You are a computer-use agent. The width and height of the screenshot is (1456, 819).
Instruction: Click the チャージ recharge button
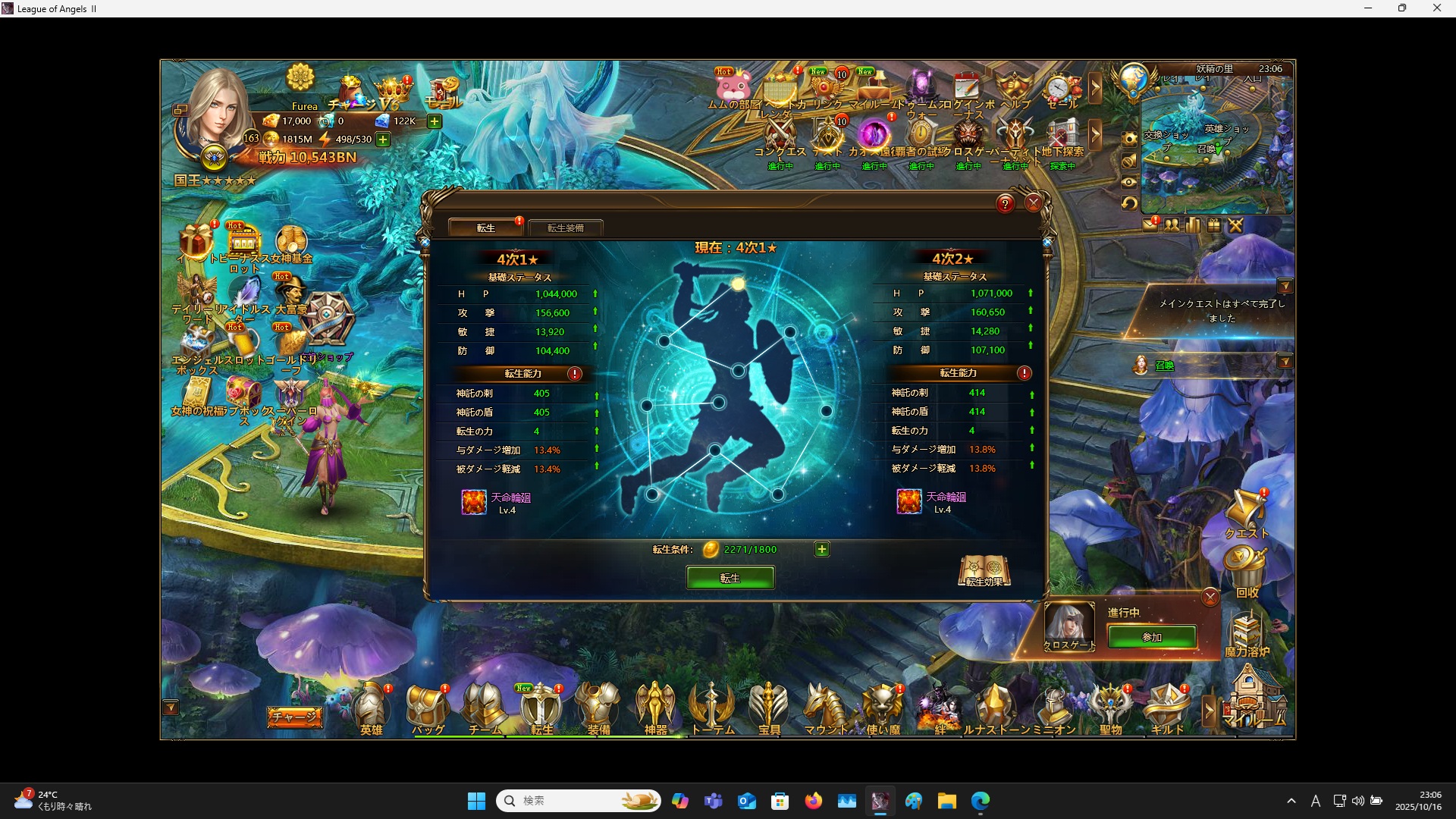click(x=294, y=717)
